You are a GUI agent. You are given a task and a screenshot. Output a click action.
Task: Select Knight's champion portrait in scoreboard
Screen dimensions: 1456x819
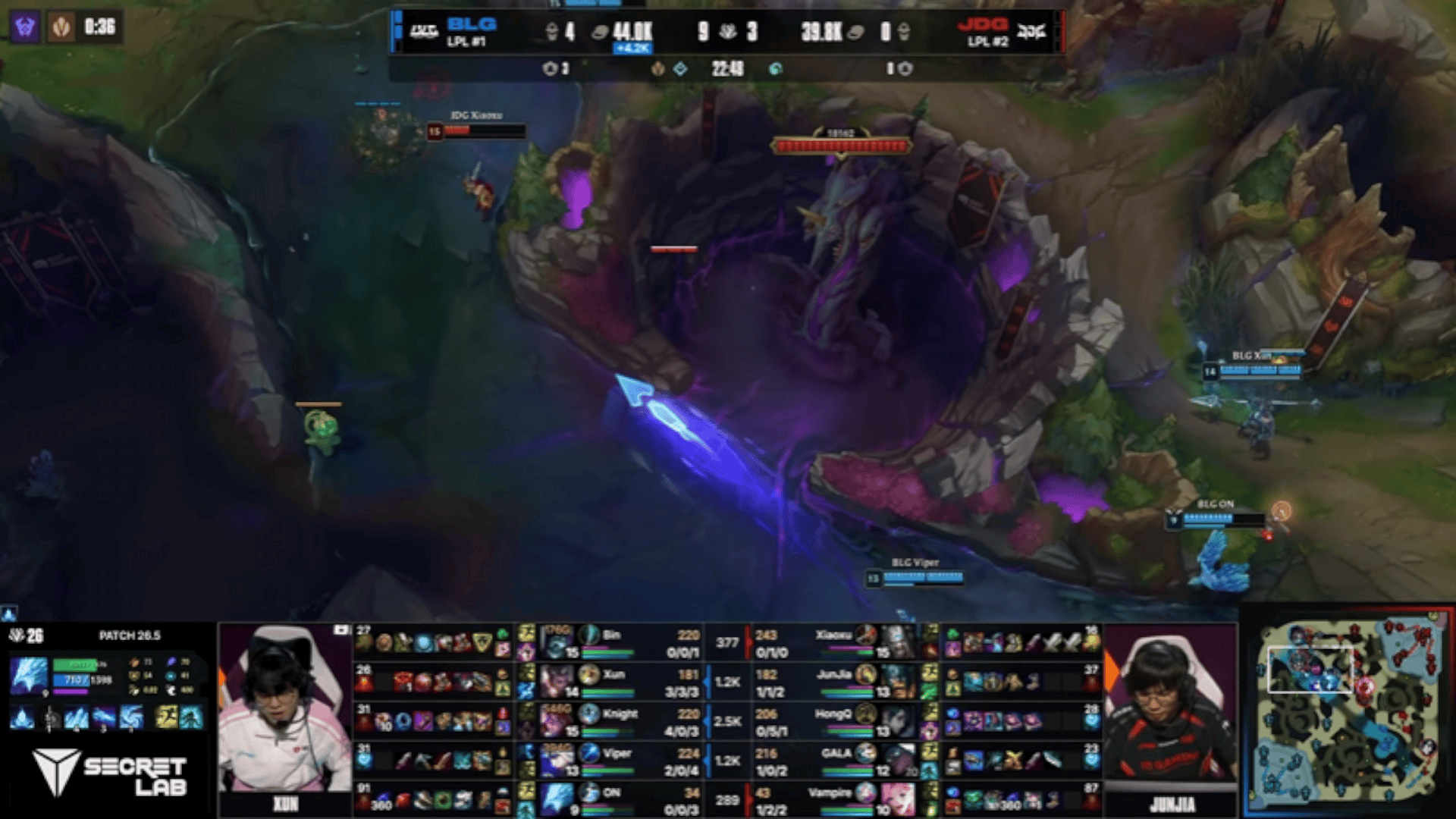tap(557, 721)
